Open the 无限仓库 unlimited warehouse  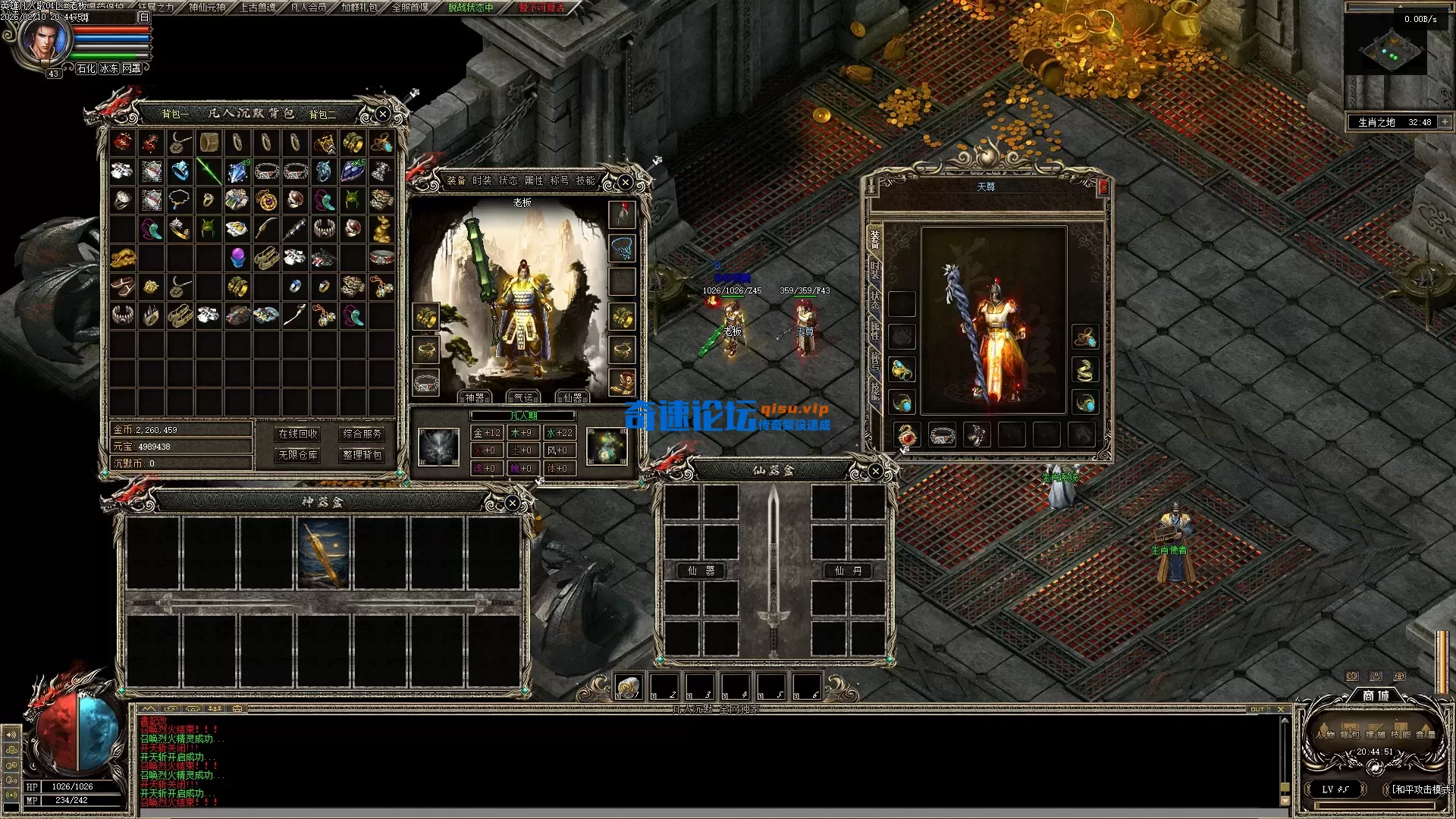(298, 455)
